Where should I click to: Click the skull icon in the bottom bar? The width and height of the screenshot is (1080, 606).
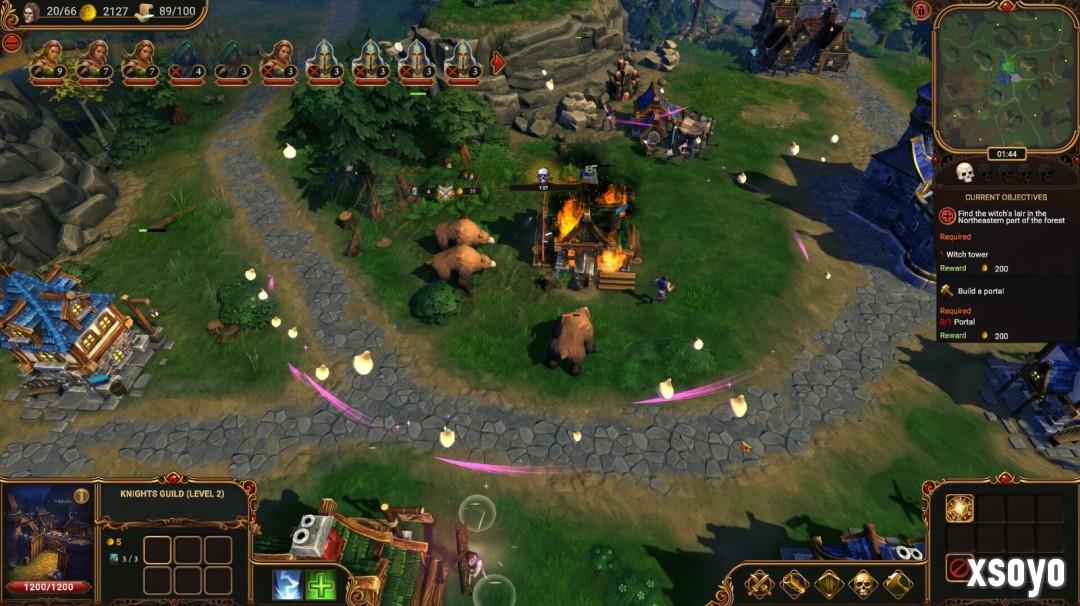click(x=863, y=583)
